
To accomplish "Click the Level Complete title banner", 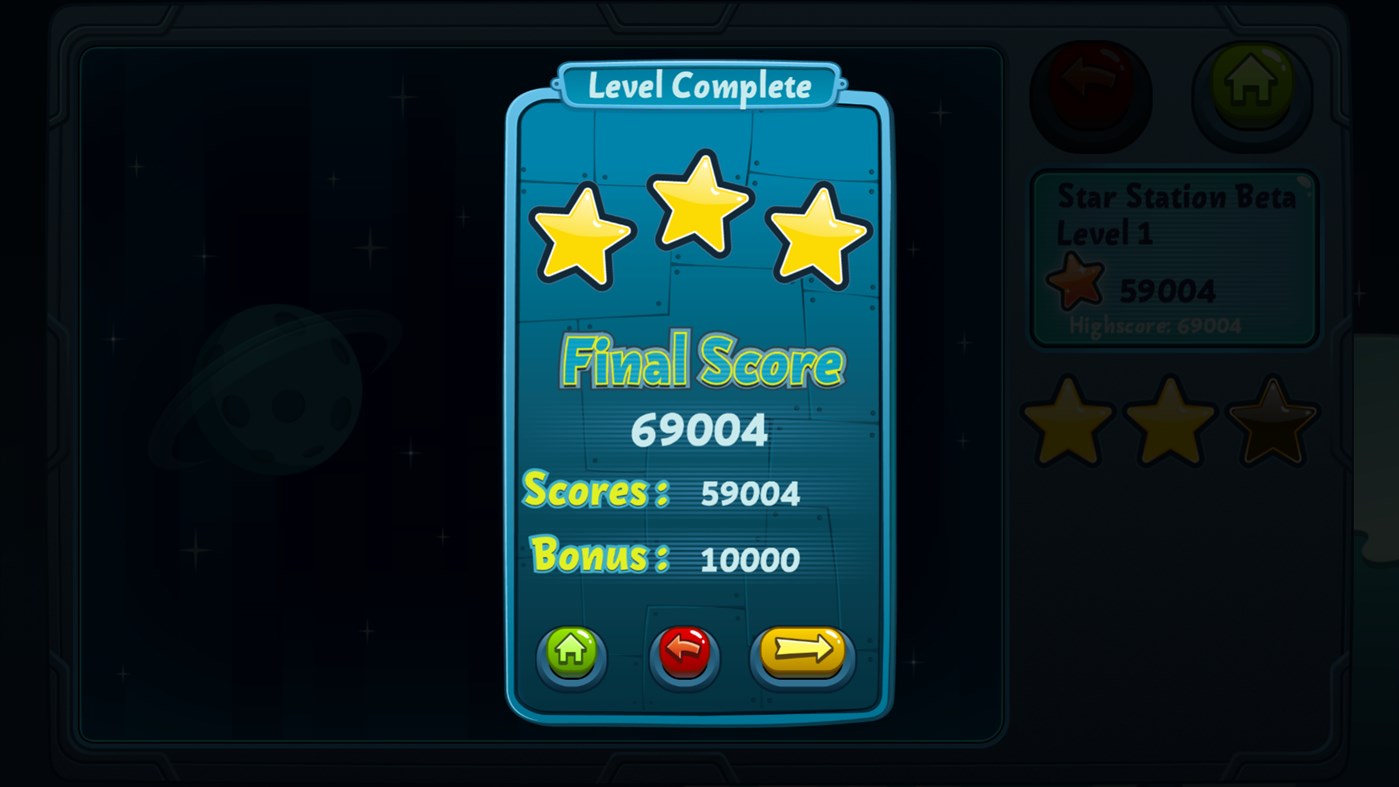I will 699,85.
